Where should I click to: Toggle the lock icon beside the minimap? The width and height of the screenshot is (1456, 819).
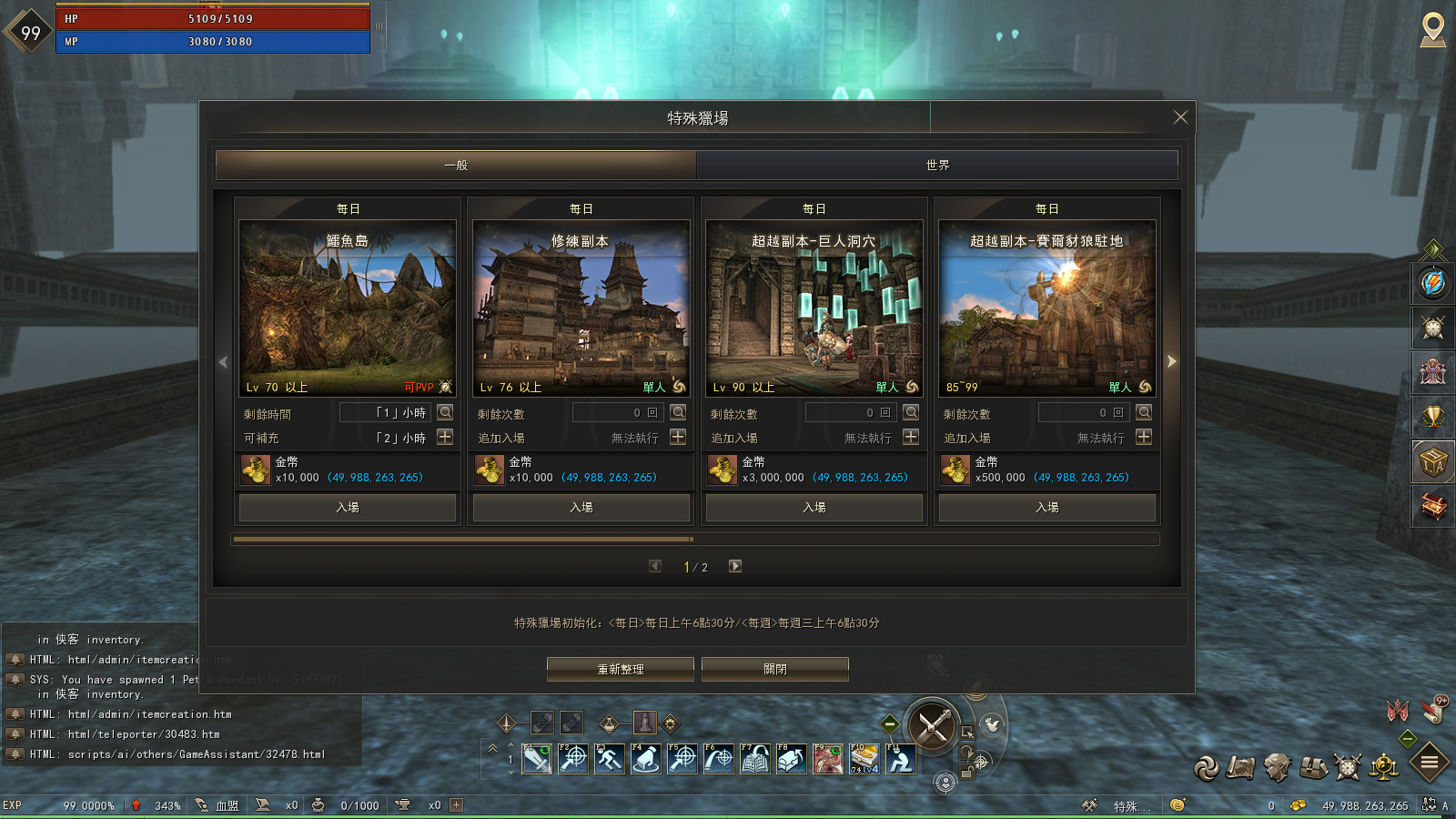(x=968, y=772)
